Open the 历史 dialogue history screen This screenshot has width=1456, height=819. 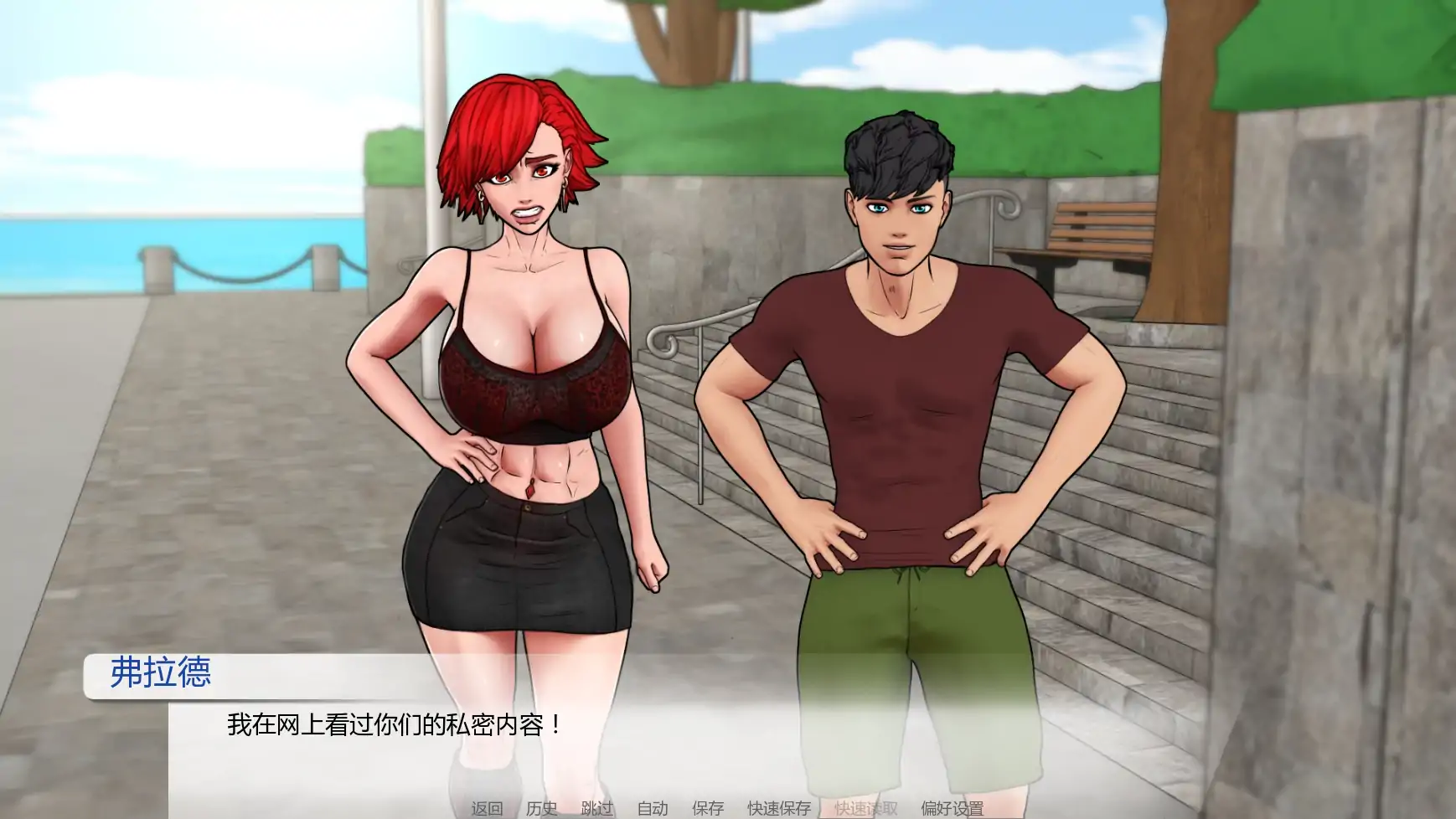[x=541, y=808]
